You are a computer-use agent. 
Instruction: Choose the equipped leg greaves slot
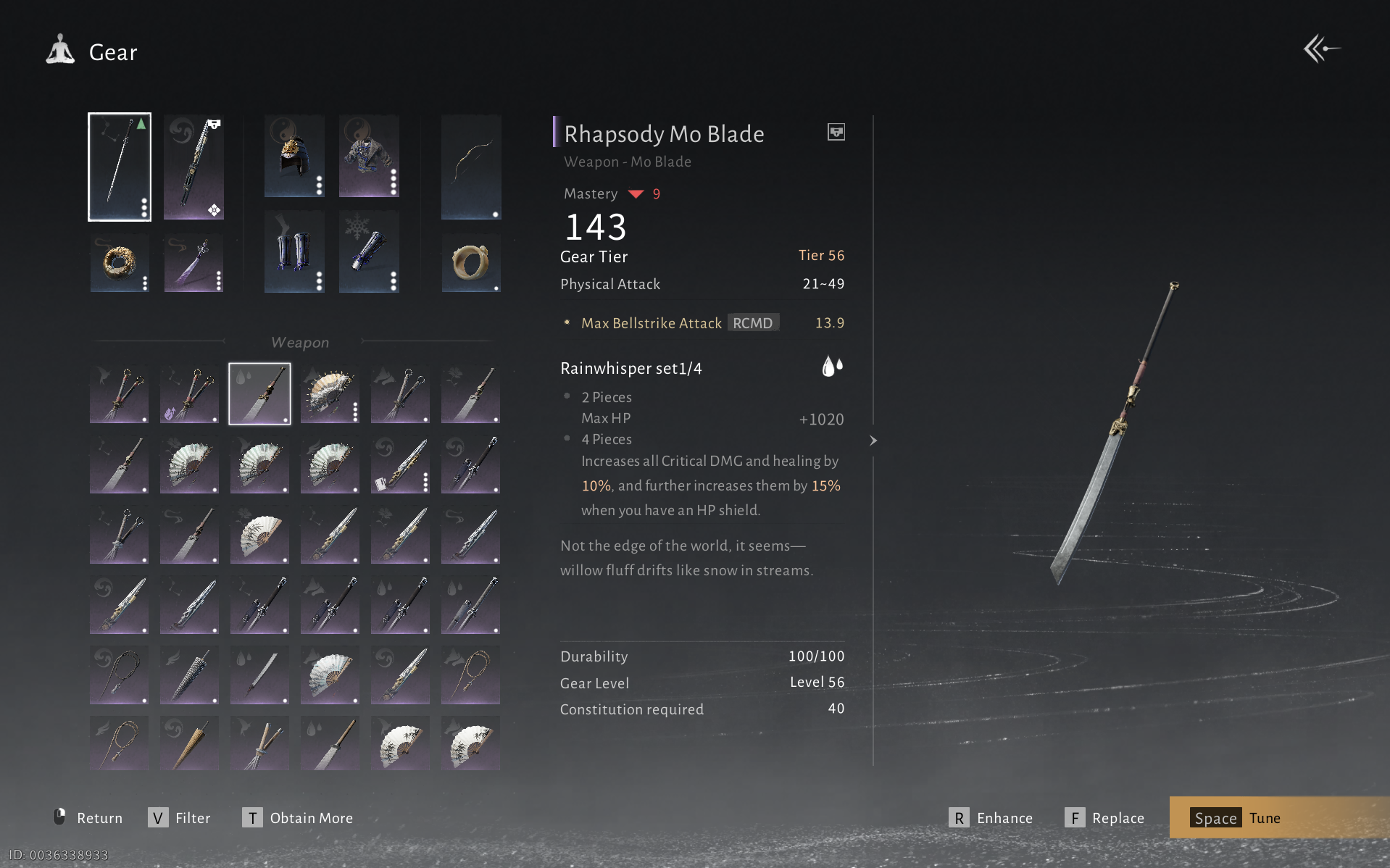coord(294,252)
